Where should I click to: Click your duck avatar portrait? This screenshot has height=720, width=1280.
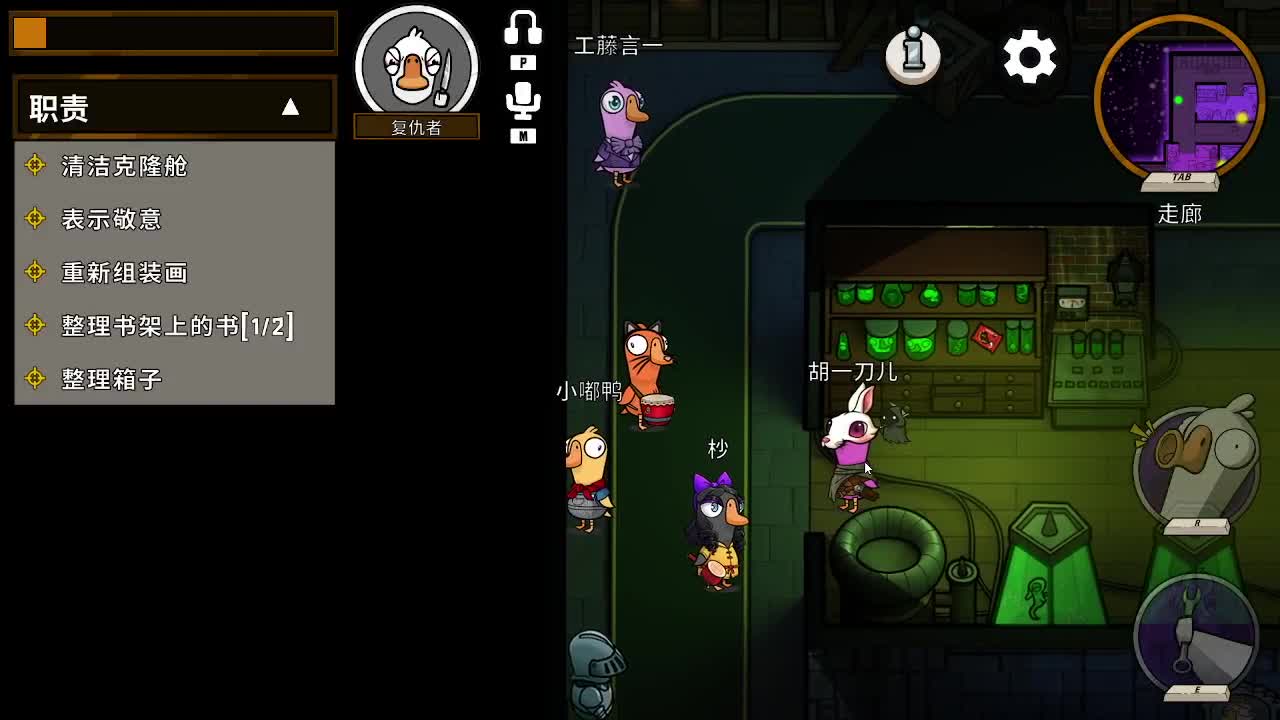[416, 65]
